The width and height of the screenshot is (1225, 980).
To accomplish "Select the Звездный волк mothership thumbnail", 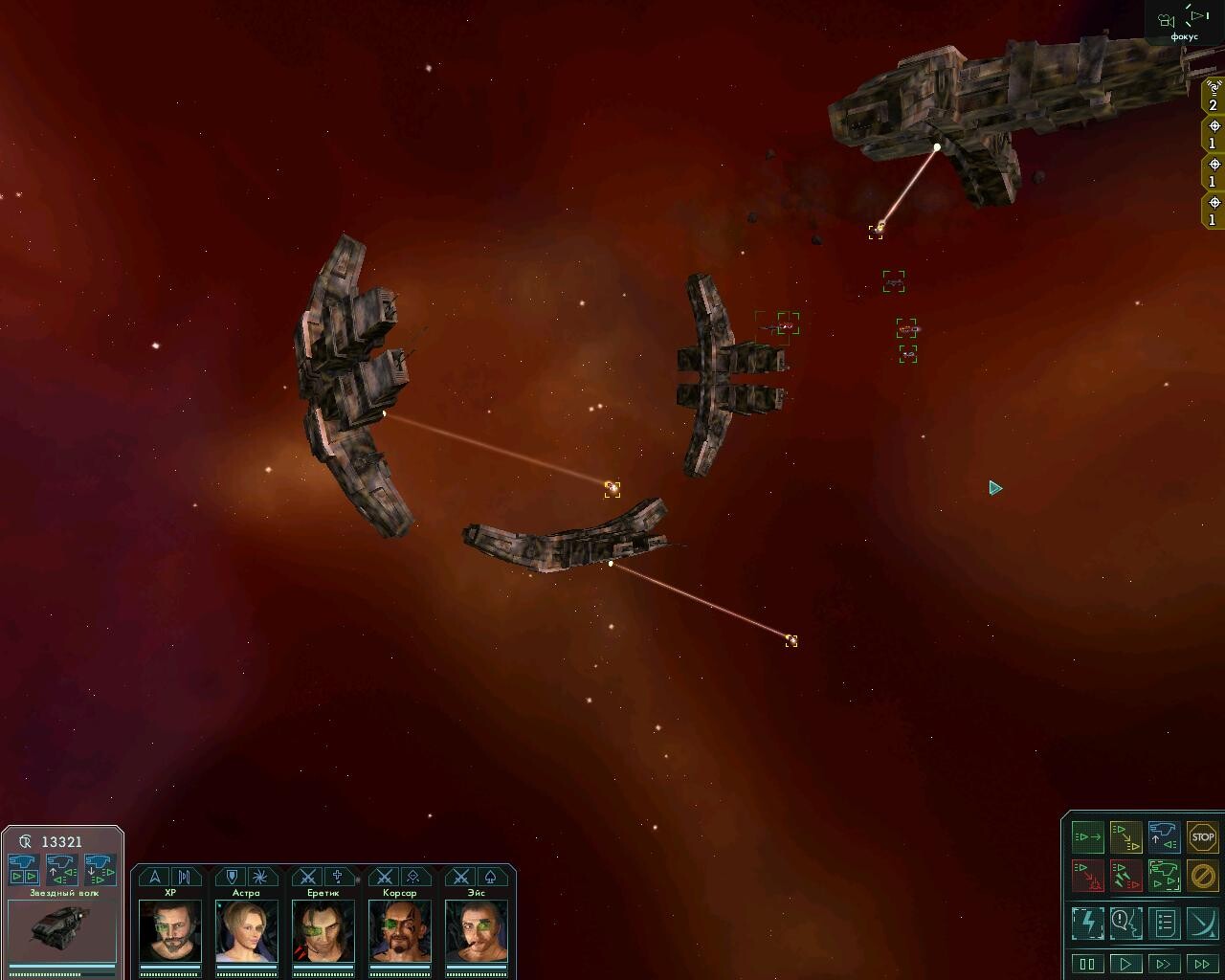I will (62, 930).
